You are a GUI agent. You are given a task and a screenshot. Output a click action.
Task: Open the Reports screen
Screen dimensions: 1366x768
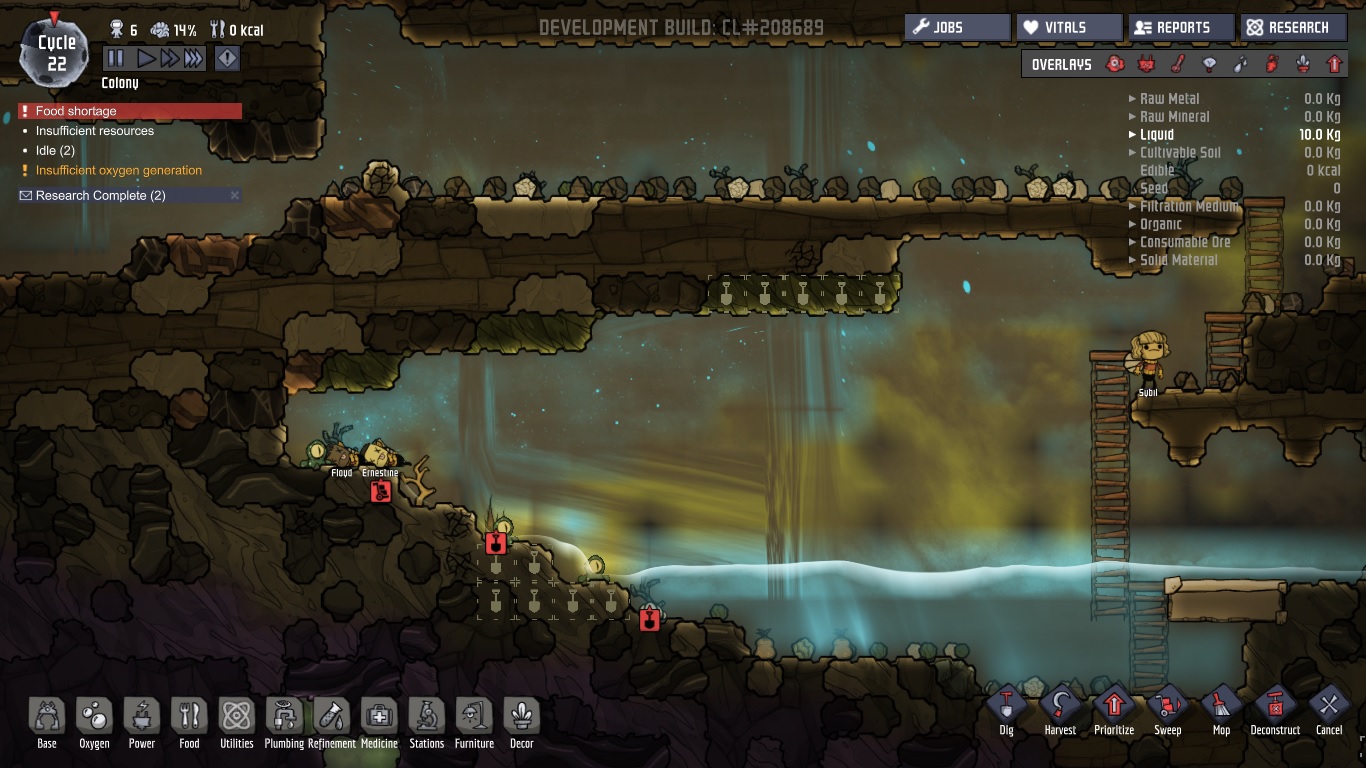click(x=1181, y=27)
